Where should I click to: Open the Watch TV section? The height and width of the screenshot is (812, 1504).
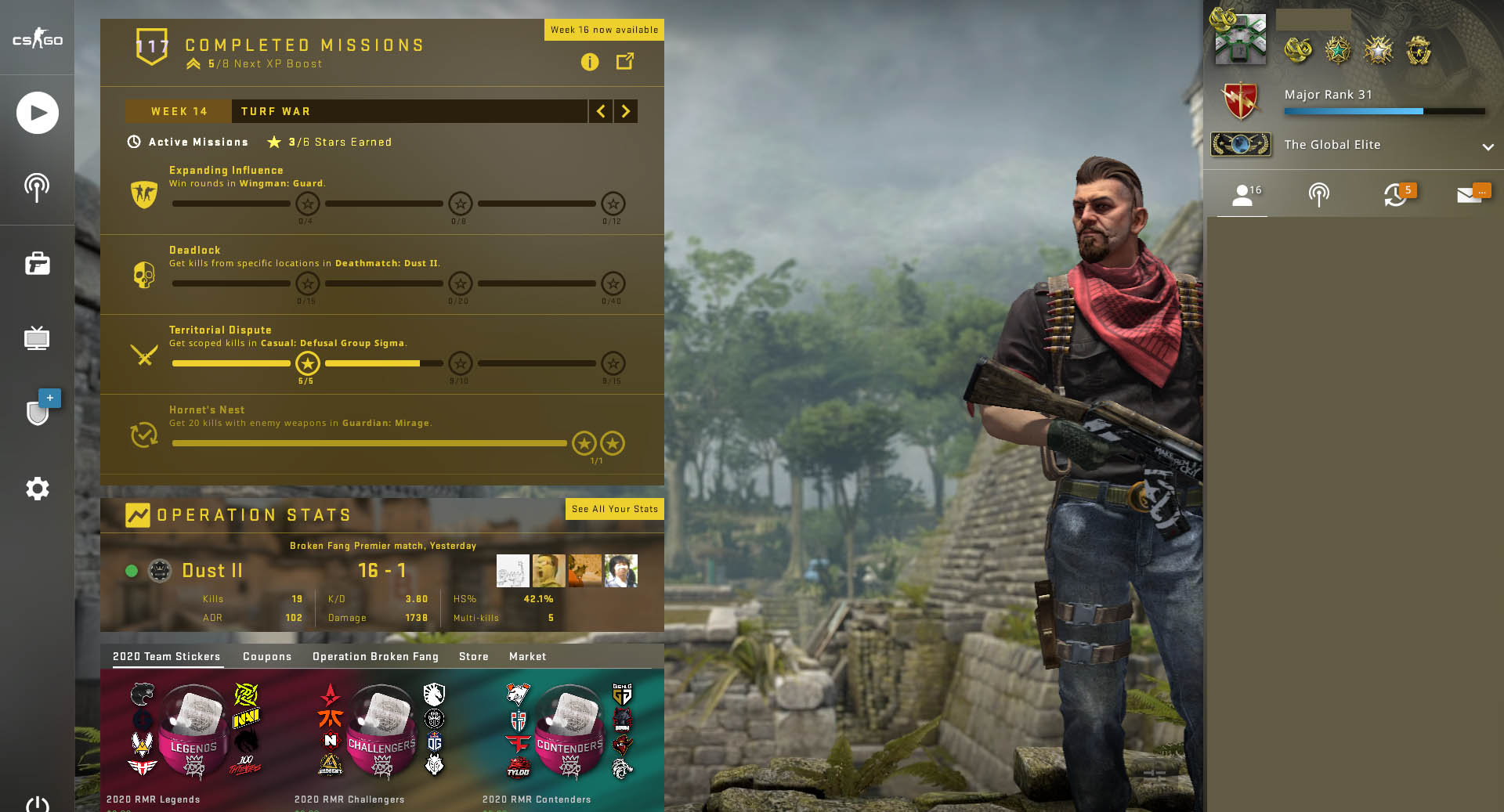[x=38, y=338]
